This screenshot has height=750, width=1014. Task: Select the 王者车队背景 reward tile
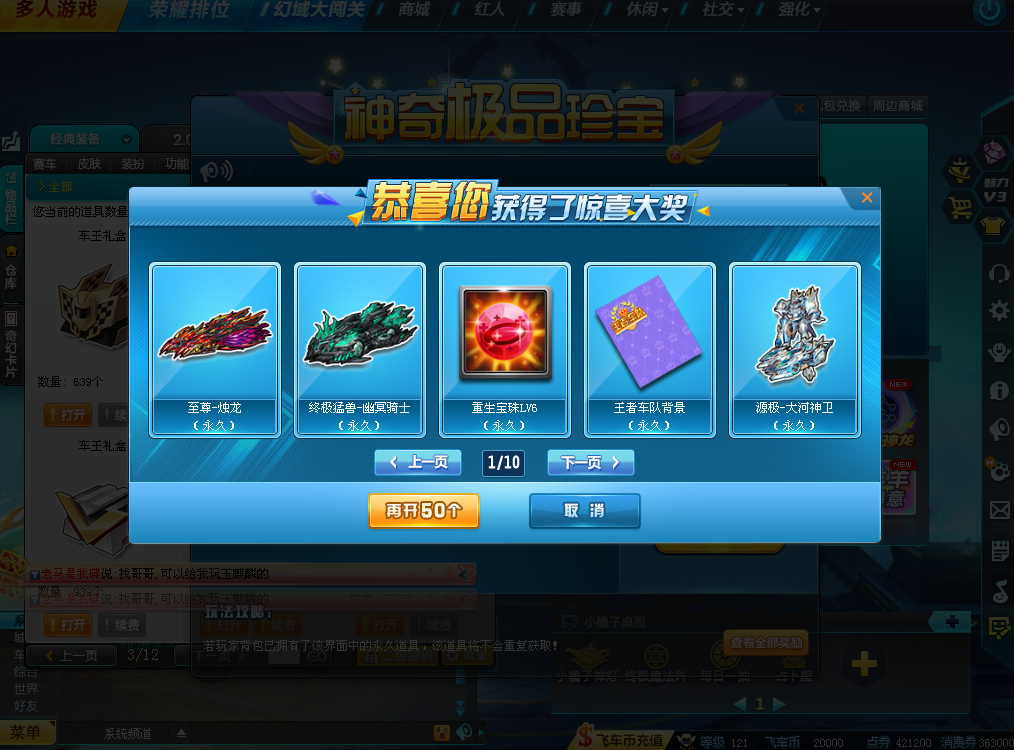tap(649, 350)
